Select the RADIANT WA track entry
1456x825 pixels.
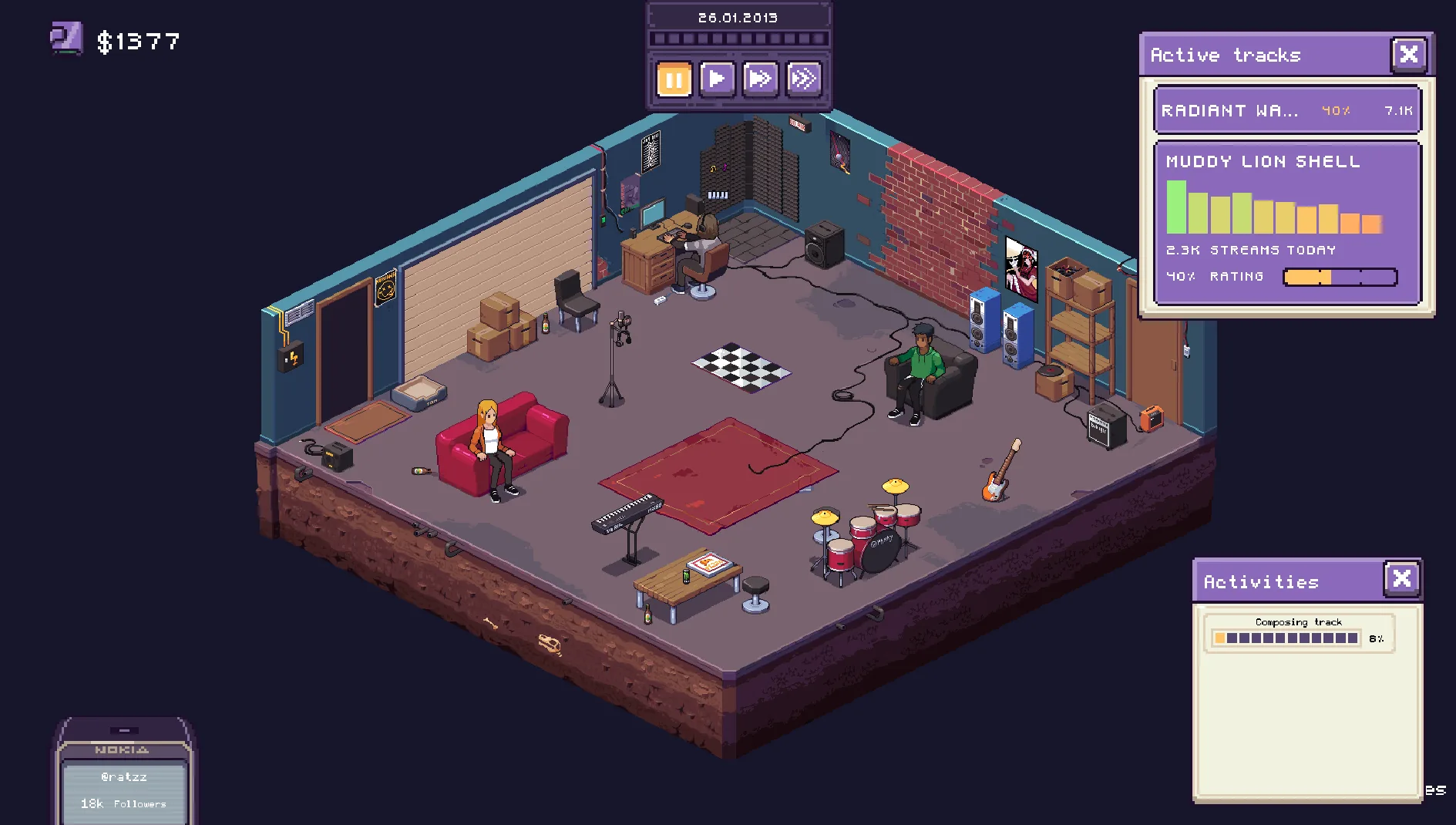point(1286,110)
